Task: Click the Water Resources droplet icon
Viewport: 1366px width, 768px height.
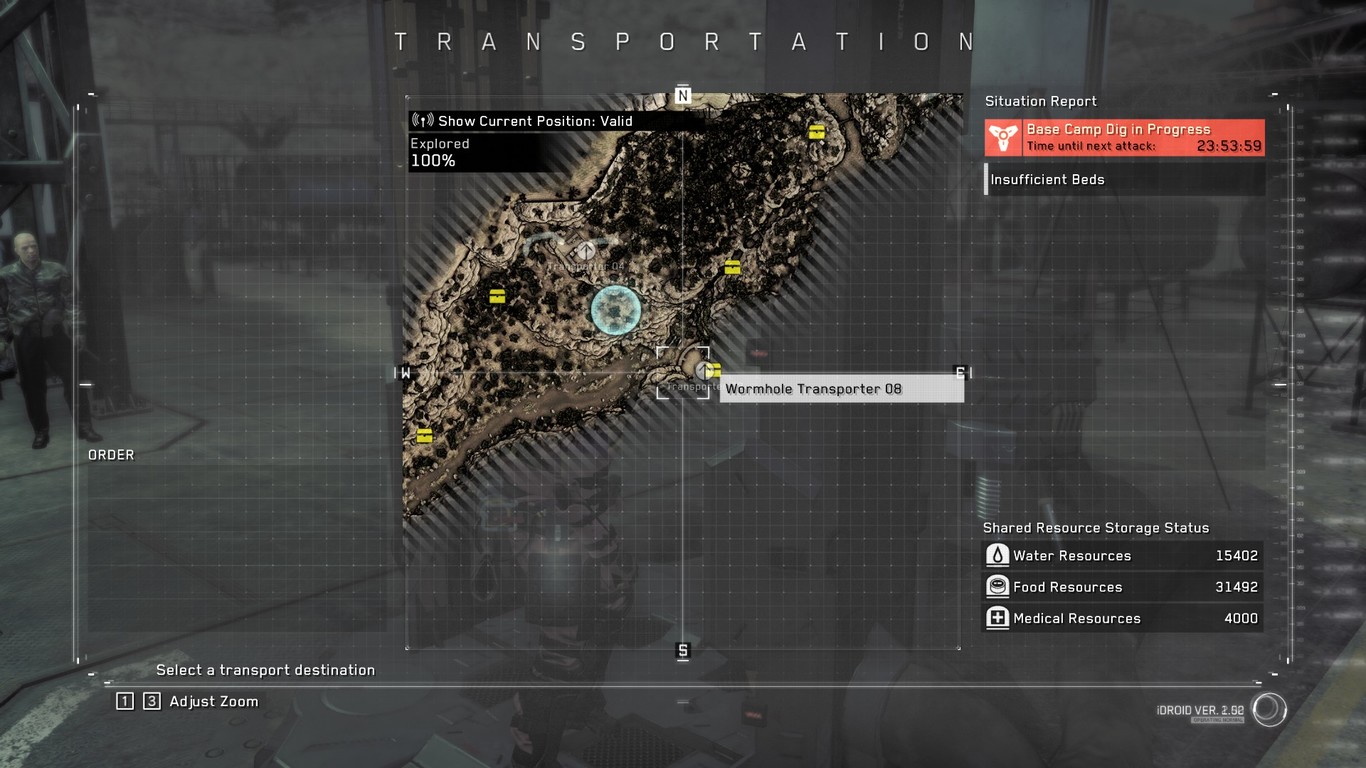Action: pyautogui.click(x=997, y=555)
